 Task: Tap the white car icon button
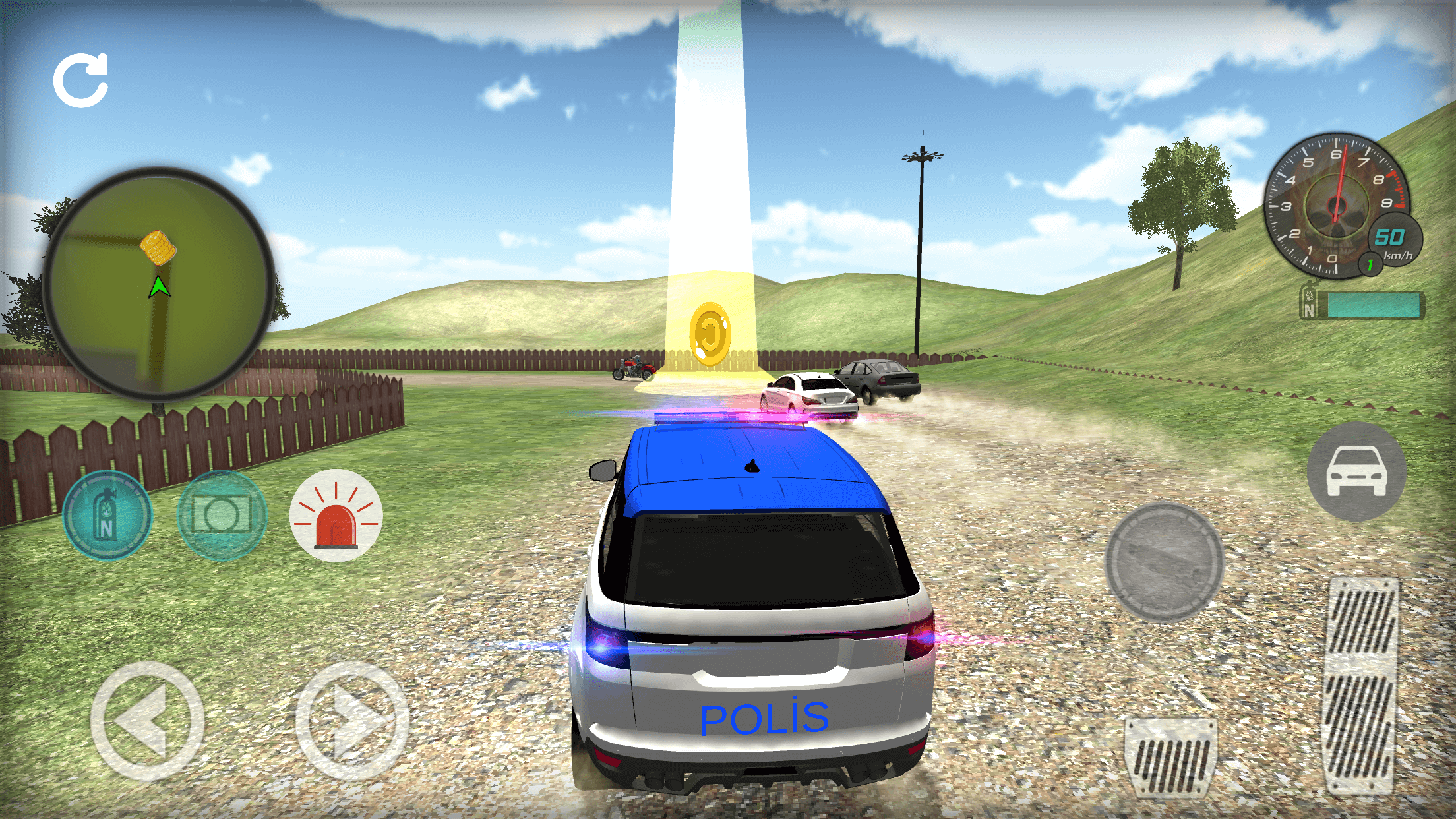(x=1356, y=471)
